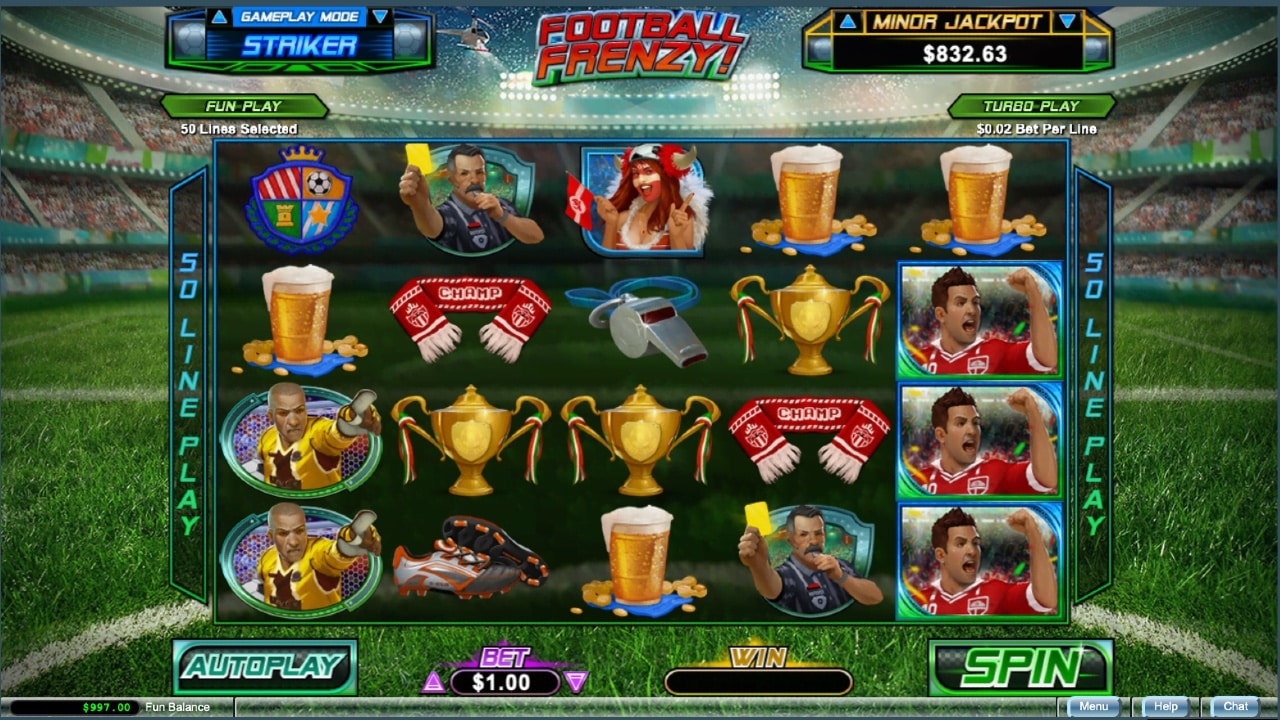Image resolution: width=1280 pixels, height=720 pixels.
Task: Start Autoplay
Action: click(x=263, y=668)
